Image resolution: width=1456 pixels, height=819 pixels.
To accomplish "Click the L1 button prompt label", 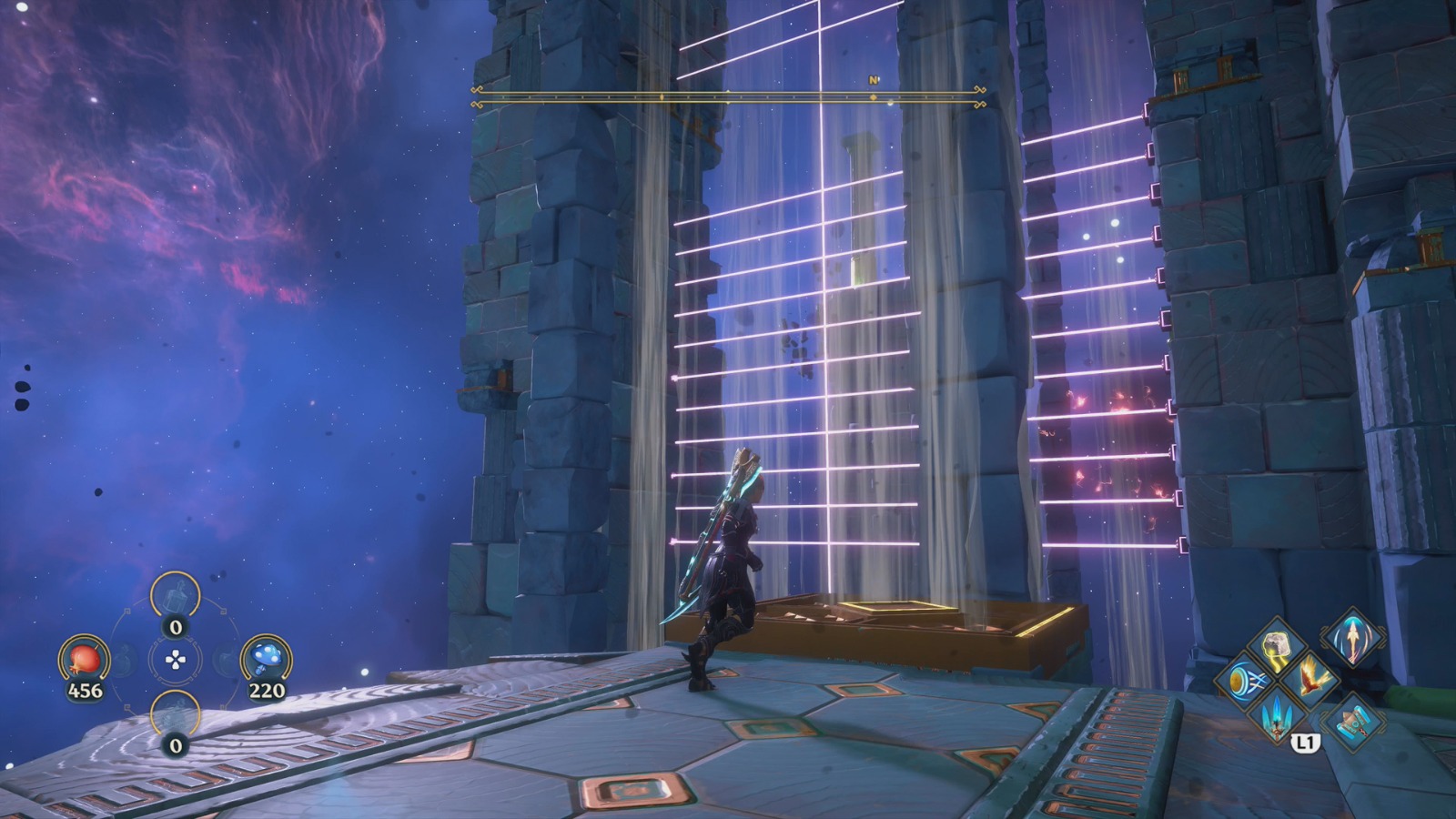I will [x=1305, y=743].
